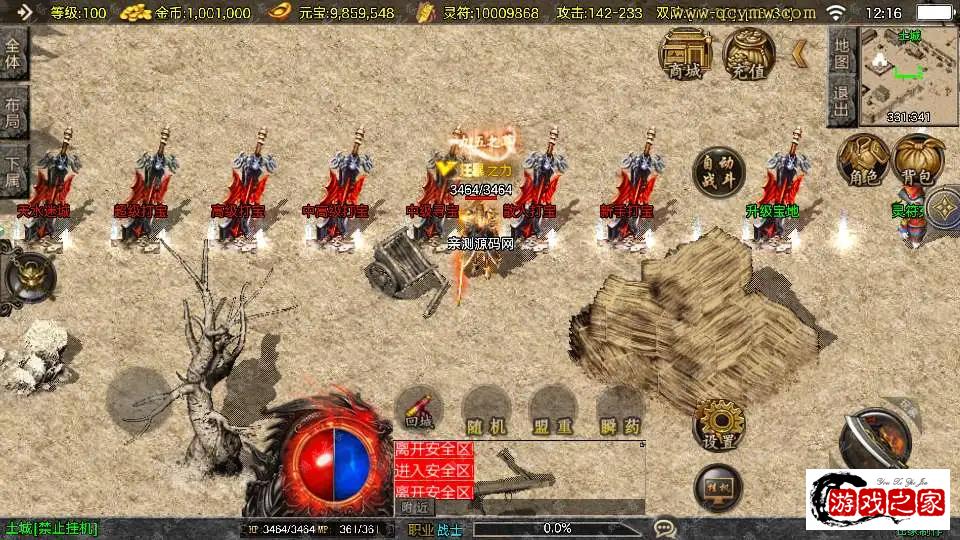This screenshot has height=540, width=960.
Task: Open the 地图 map tab
Action: coord(843,53)
